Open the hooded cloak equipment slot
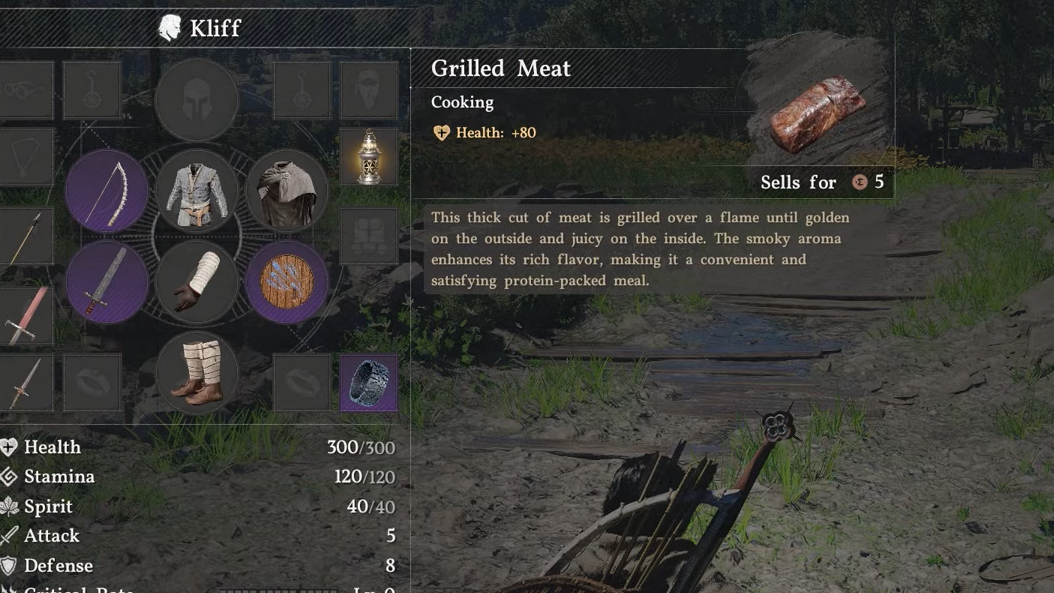 pyautogui.click(x=286, y=191)
